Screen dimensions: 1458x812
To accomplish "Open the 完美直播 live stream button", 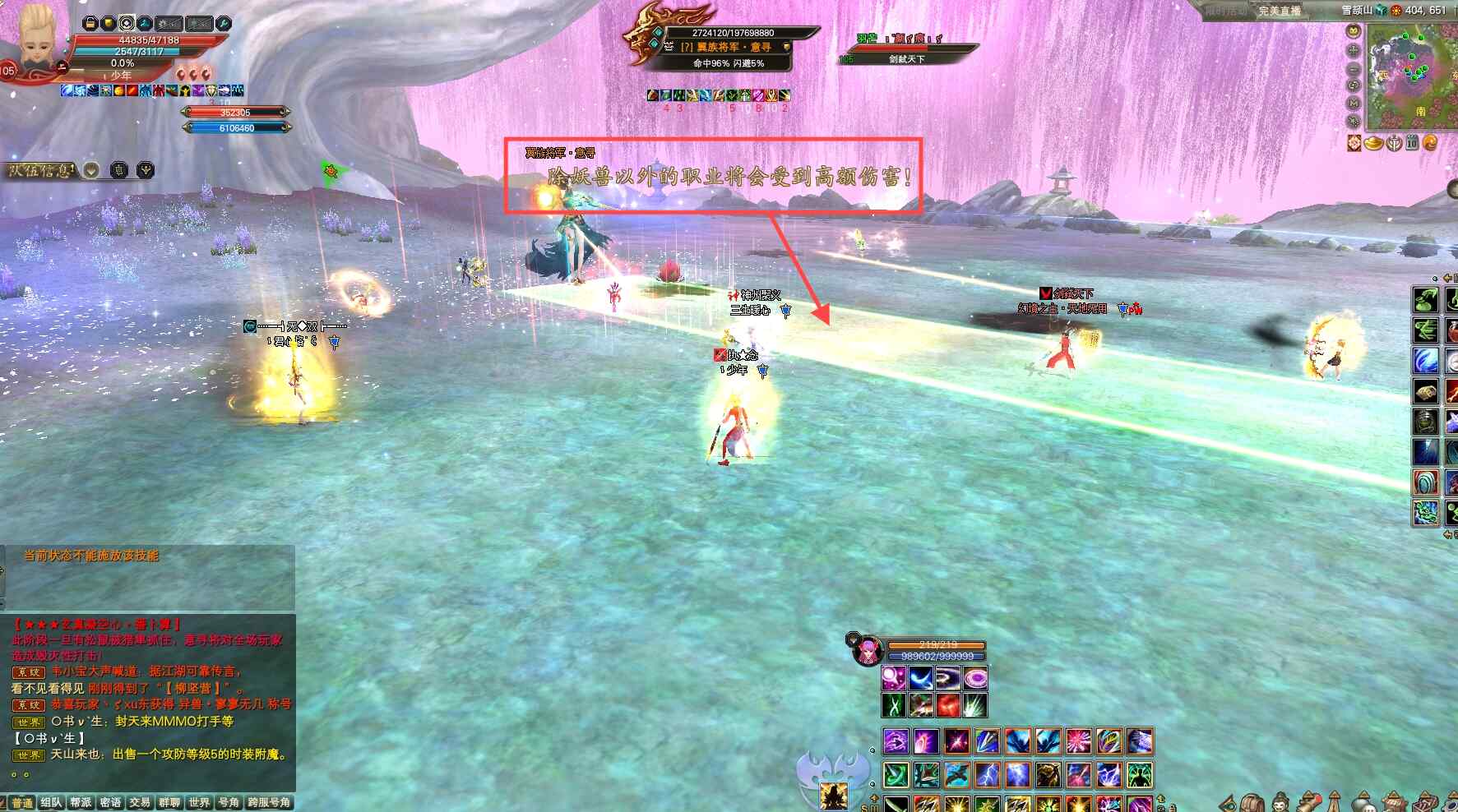I will point(1279,11).
